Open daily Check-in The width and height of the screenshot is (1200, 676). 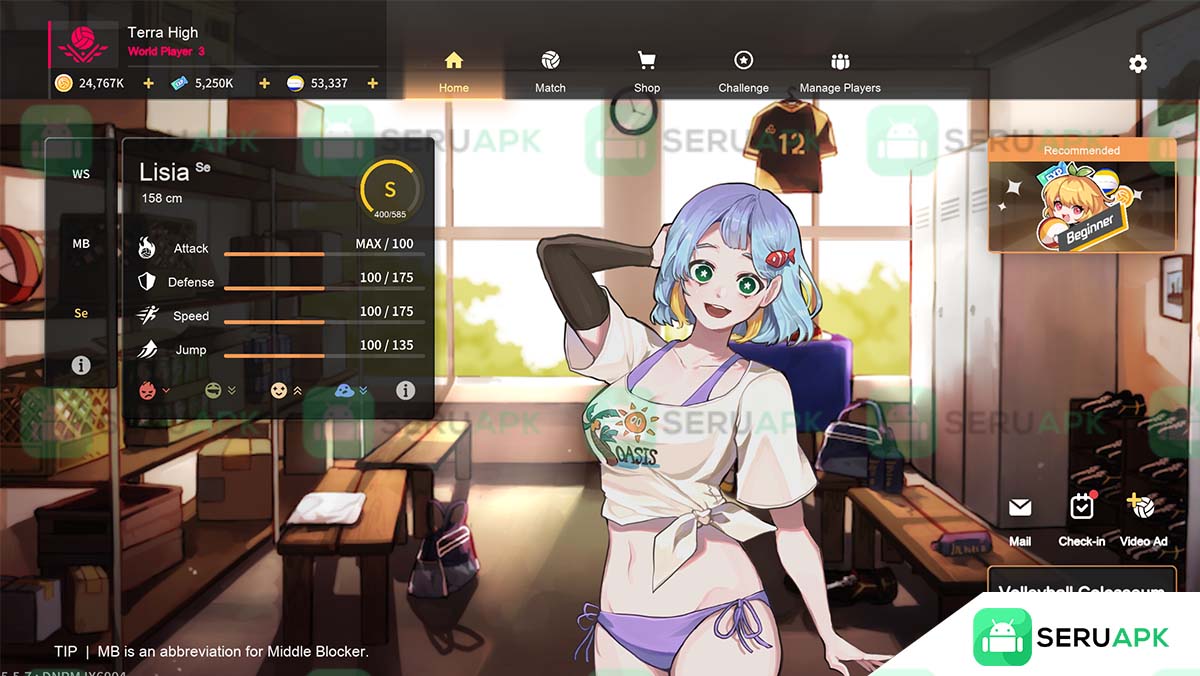1081,520
